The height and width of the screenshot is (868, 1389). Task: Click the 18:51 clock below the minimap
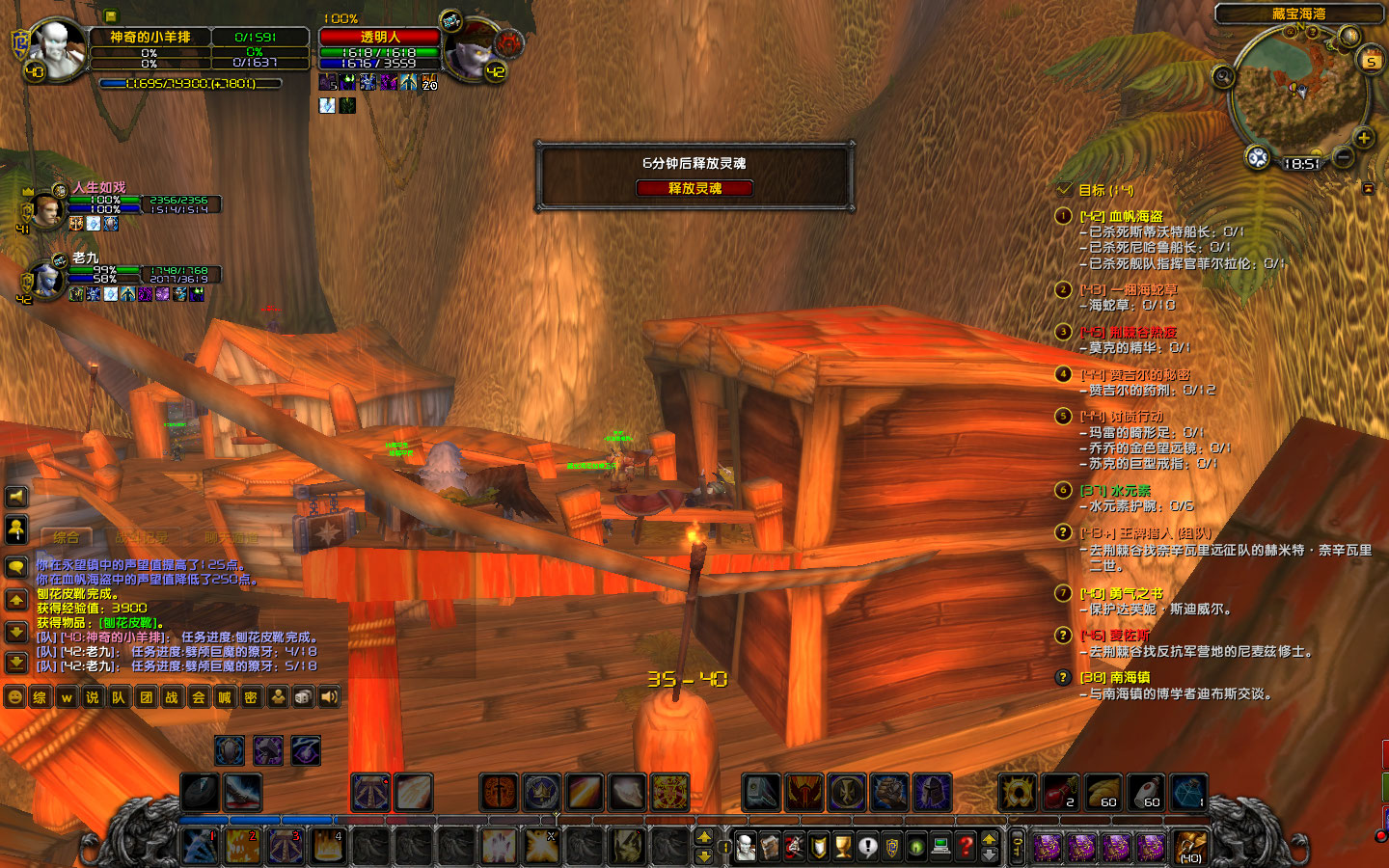click(x=1301, y=163)
